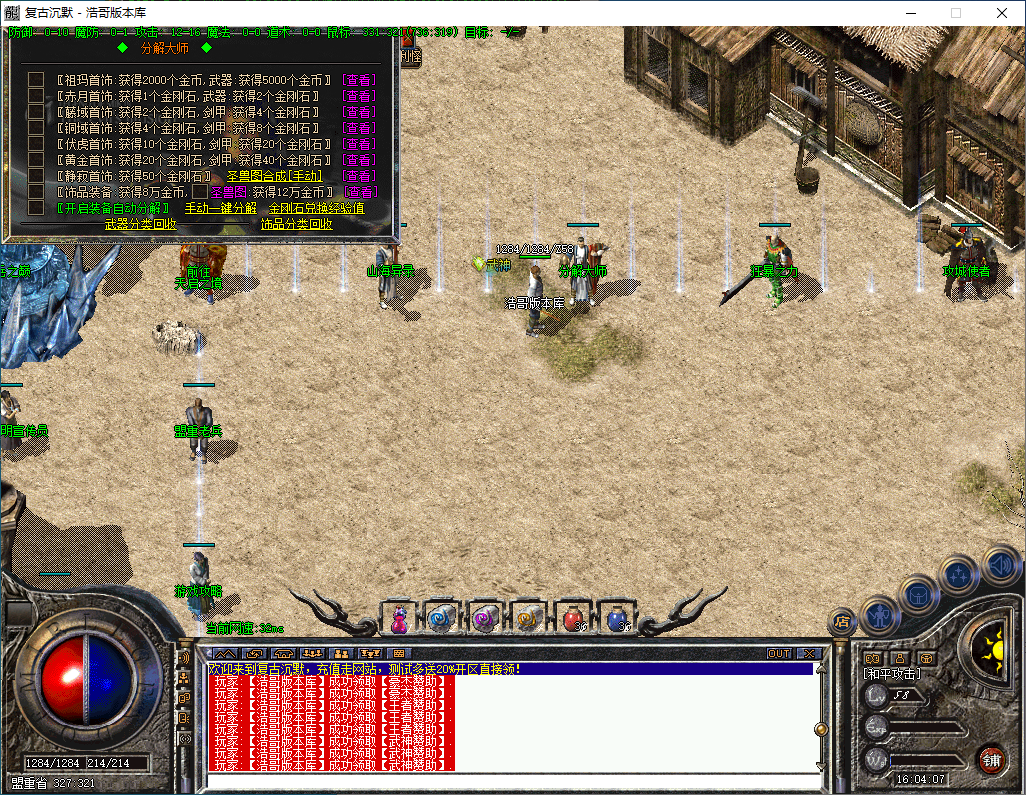This screenshot has height=795, width=1026.
Task: Select 金刚石兑换经验值 exchange link
Action: point(316,208)
